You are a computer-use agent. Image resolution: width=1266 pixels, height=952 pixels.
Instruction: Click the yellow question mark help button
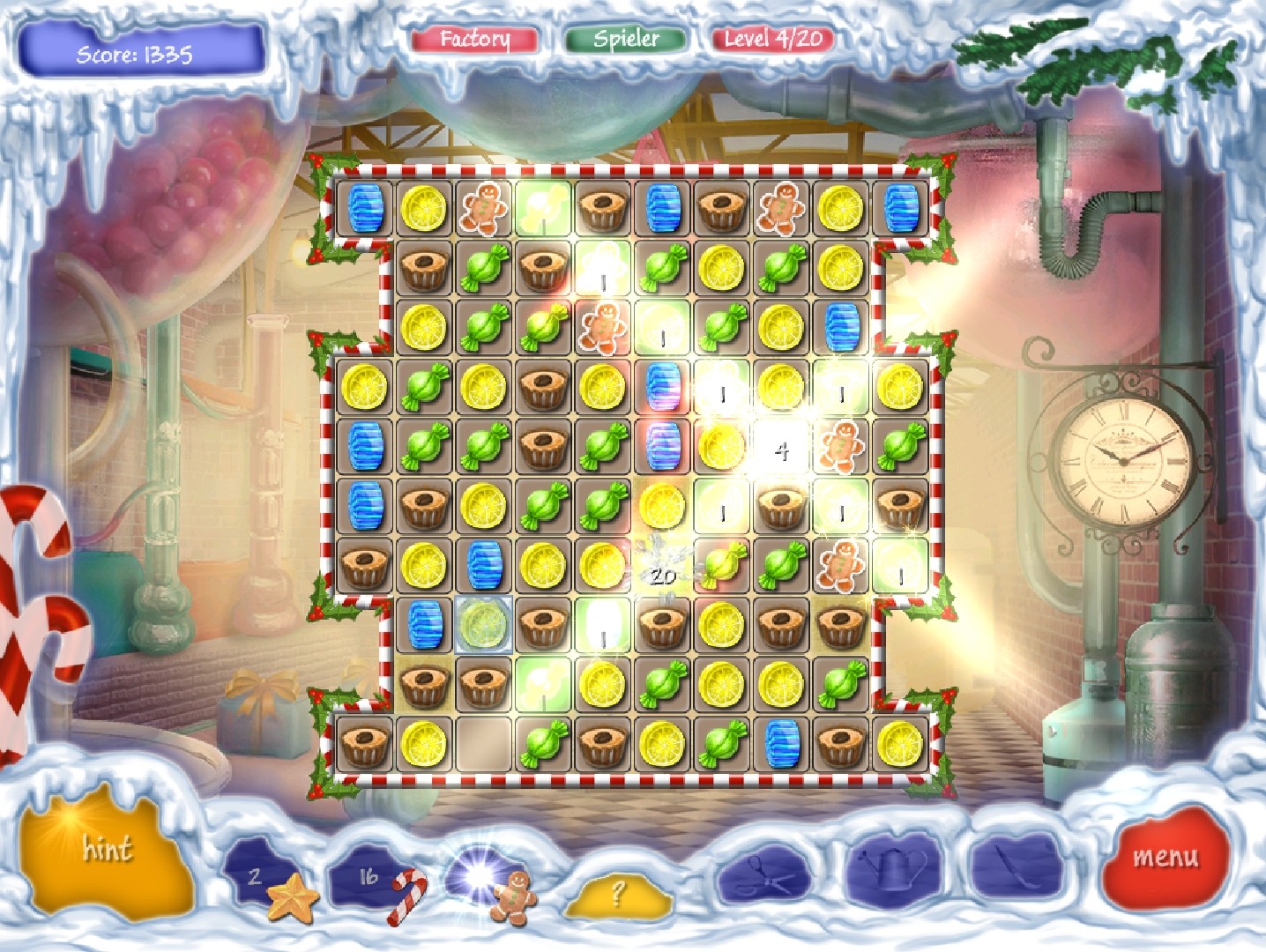(x=617, y=896)
